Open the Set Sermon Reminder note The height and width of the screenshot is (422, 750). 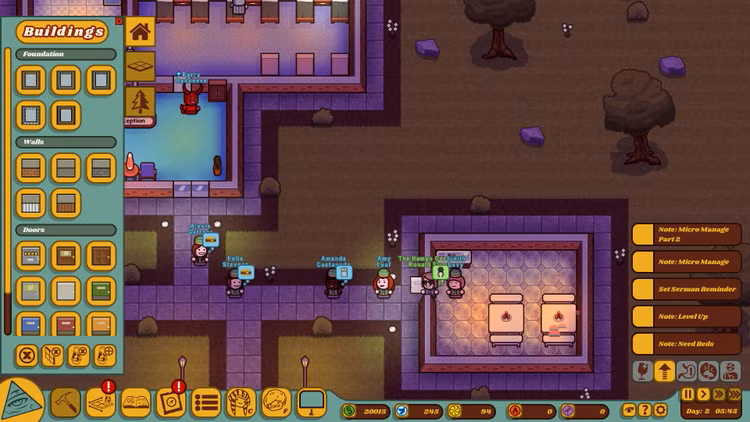(688, 289)
